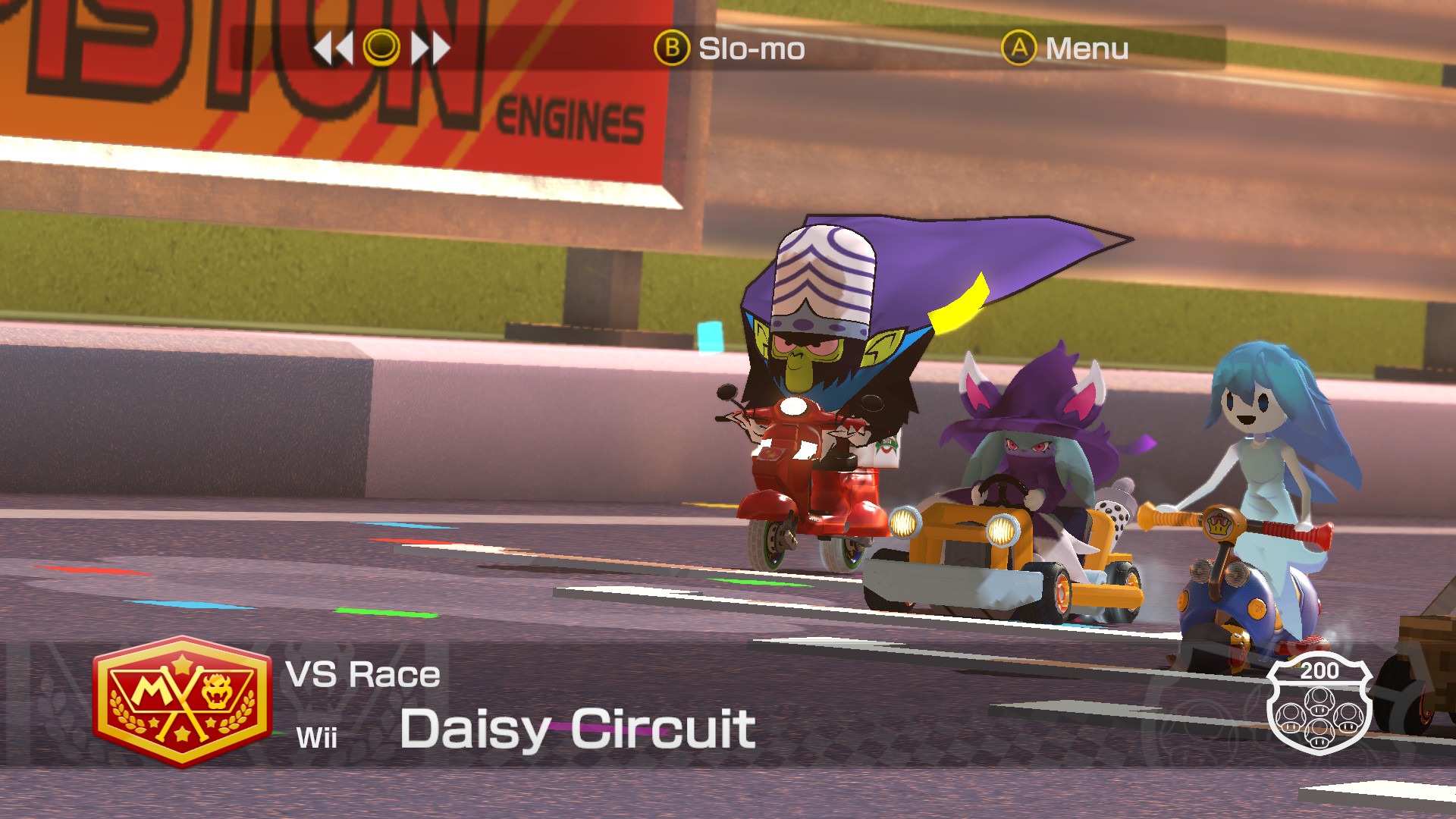The height and width of the screenshot is (819, 1456).
Task: Click the Wii platform label
Action: tap(316, 734)
